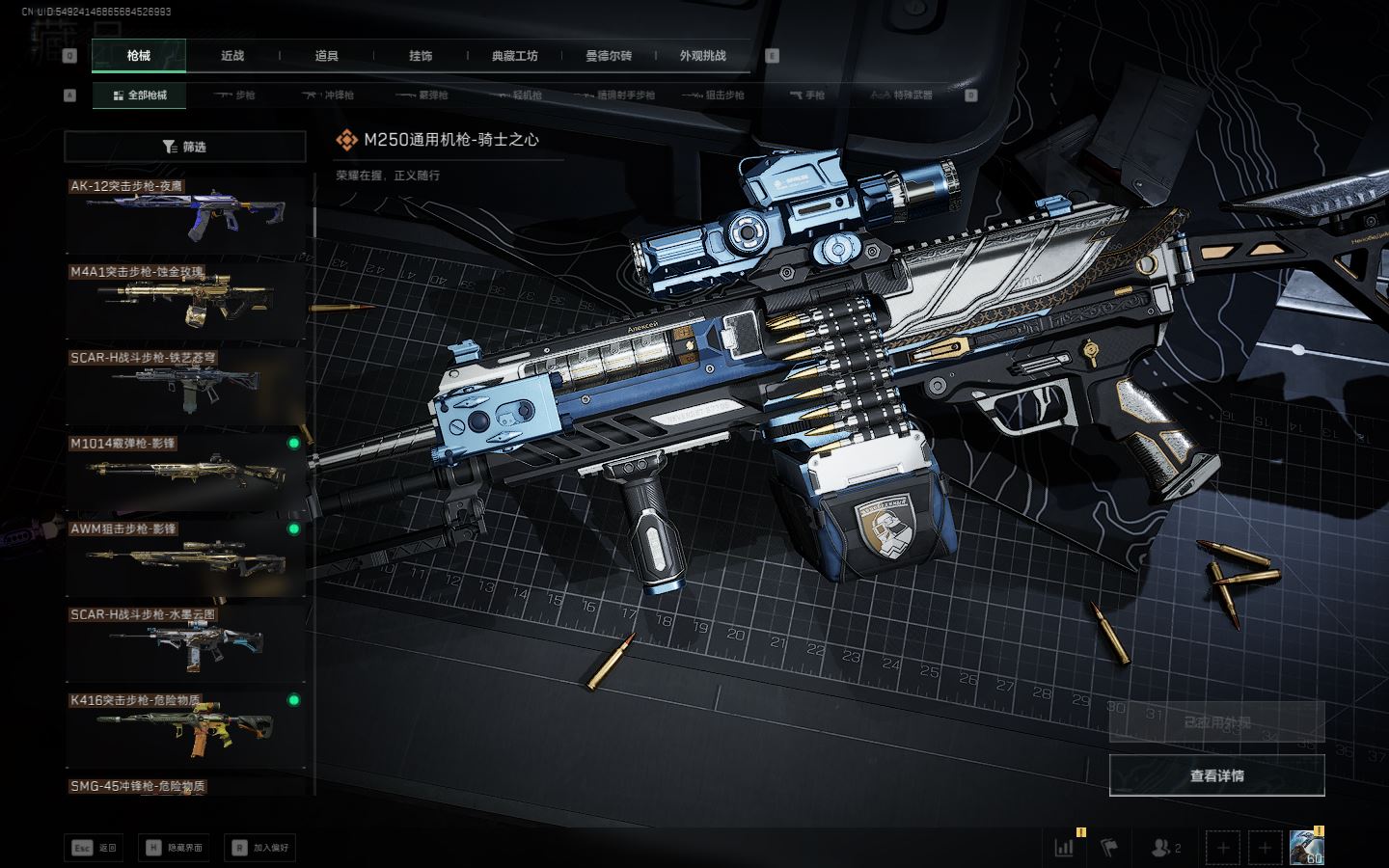Show the 全部枪械 all firearms filter
Screen dimensions: 1389x868
[x=140, y=95]
